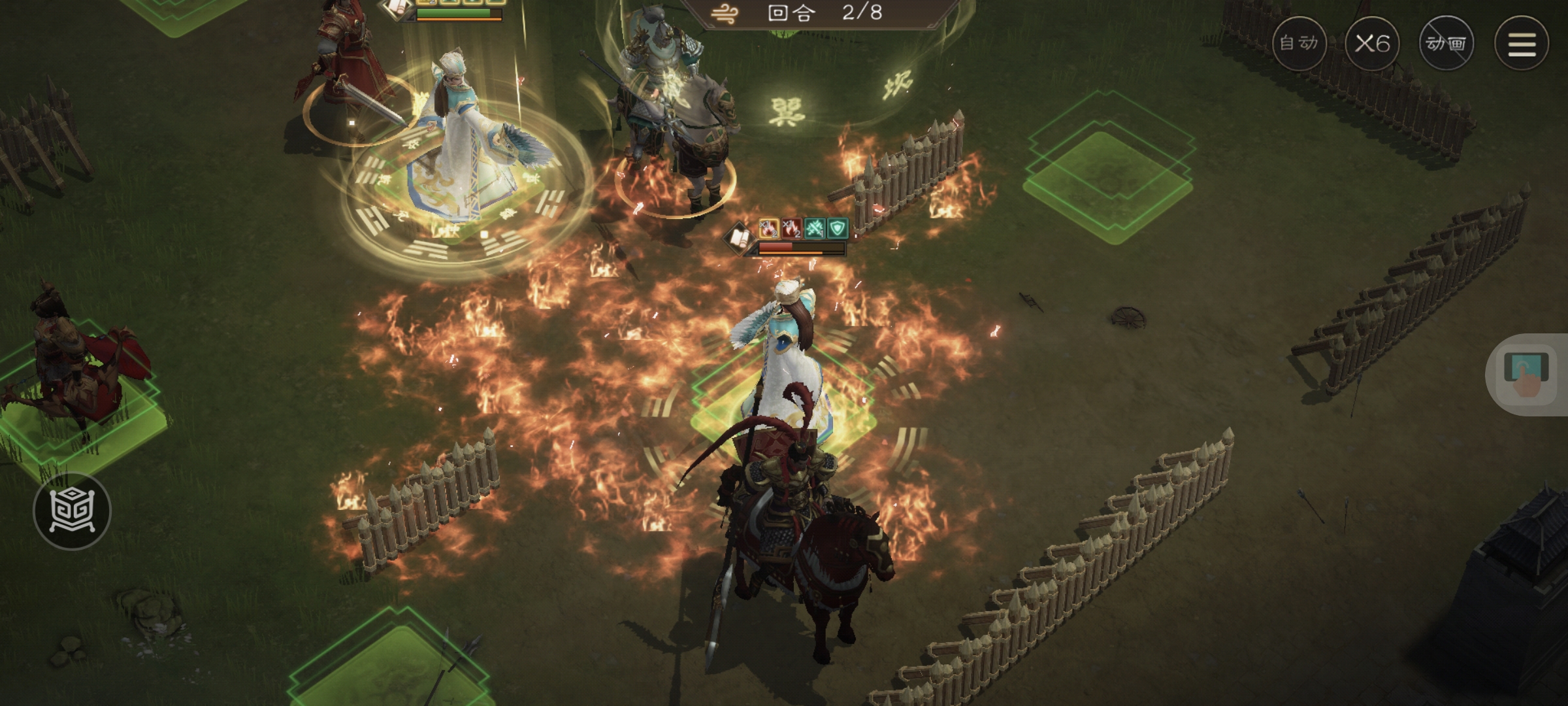Open the hamburger menu

coord(1522,44)
